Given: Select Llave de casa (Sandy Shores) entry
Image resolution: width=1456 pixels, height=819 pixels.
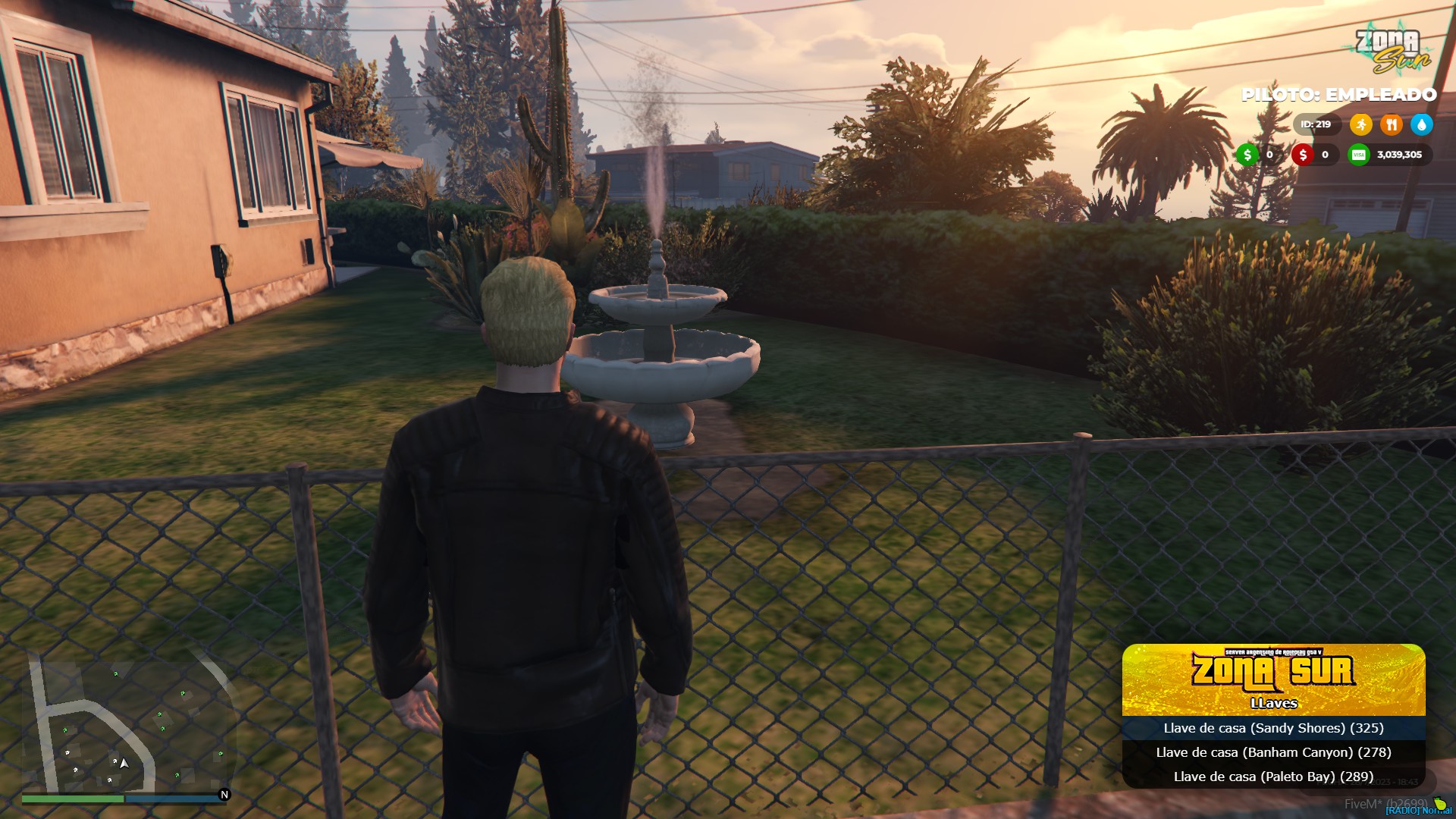Looking at the screenshot, I should [1273, 728].
